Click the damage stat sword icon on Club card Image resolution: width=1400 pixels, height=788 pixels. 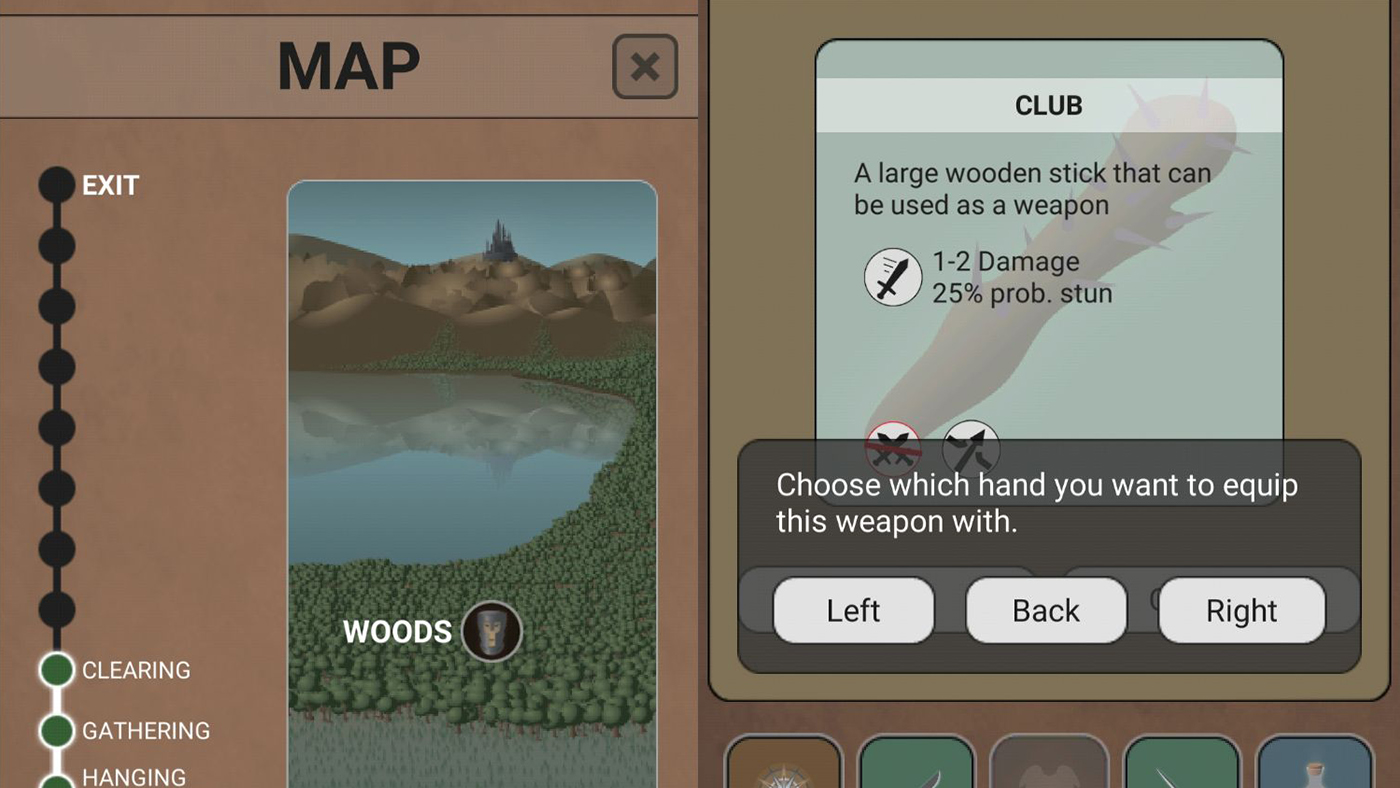pyautogui.click(x=892, y=278)
